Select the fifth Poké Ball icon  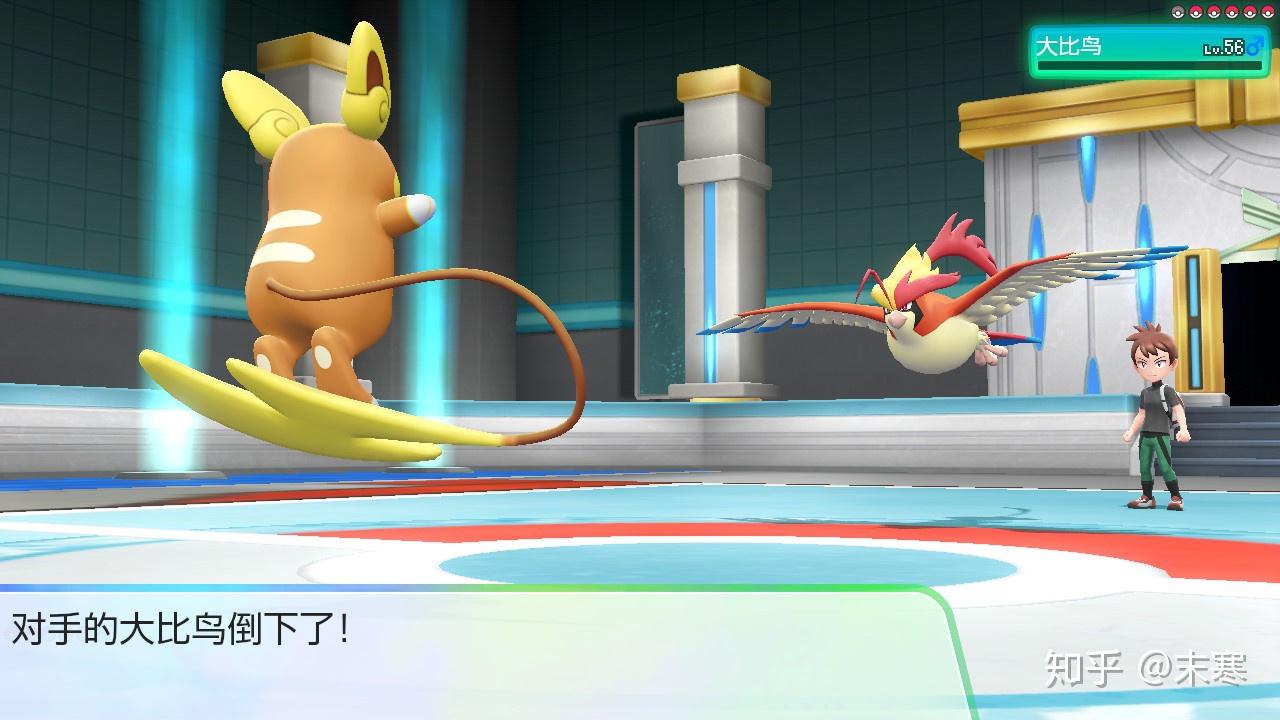click(x=1249, y=12)
